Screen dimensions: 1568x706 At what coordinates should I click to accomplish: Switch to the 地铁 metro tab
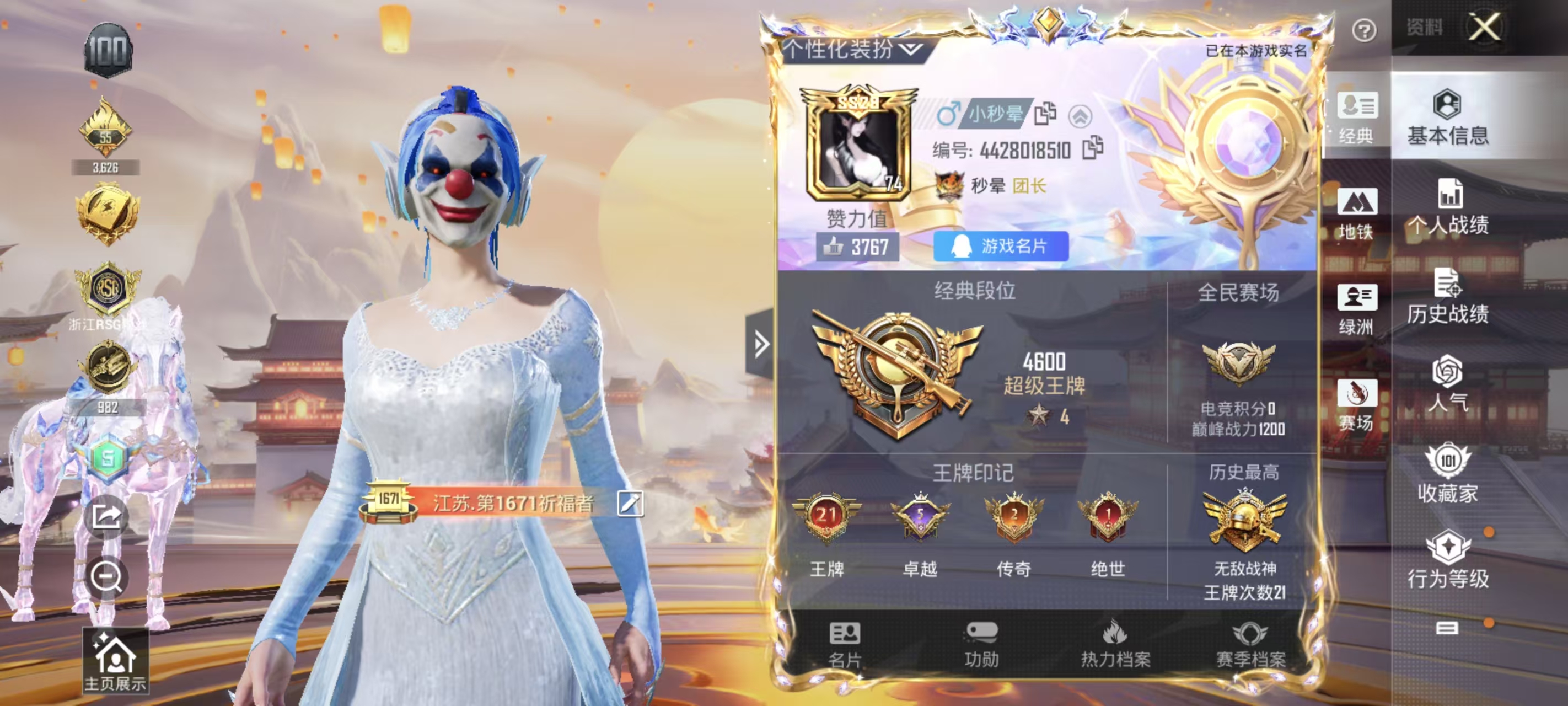click(x=1356, y=213)
